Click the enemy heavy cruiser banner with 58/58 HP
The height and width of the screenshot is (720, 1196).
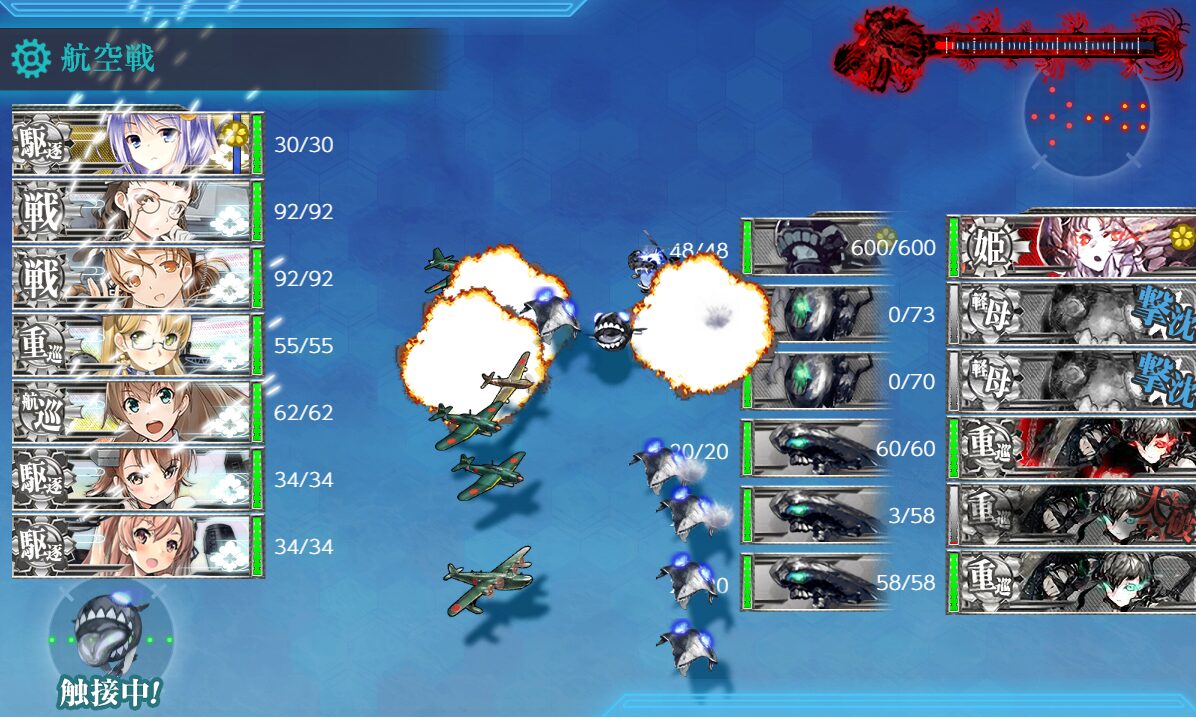click(x=1070, y=582)
